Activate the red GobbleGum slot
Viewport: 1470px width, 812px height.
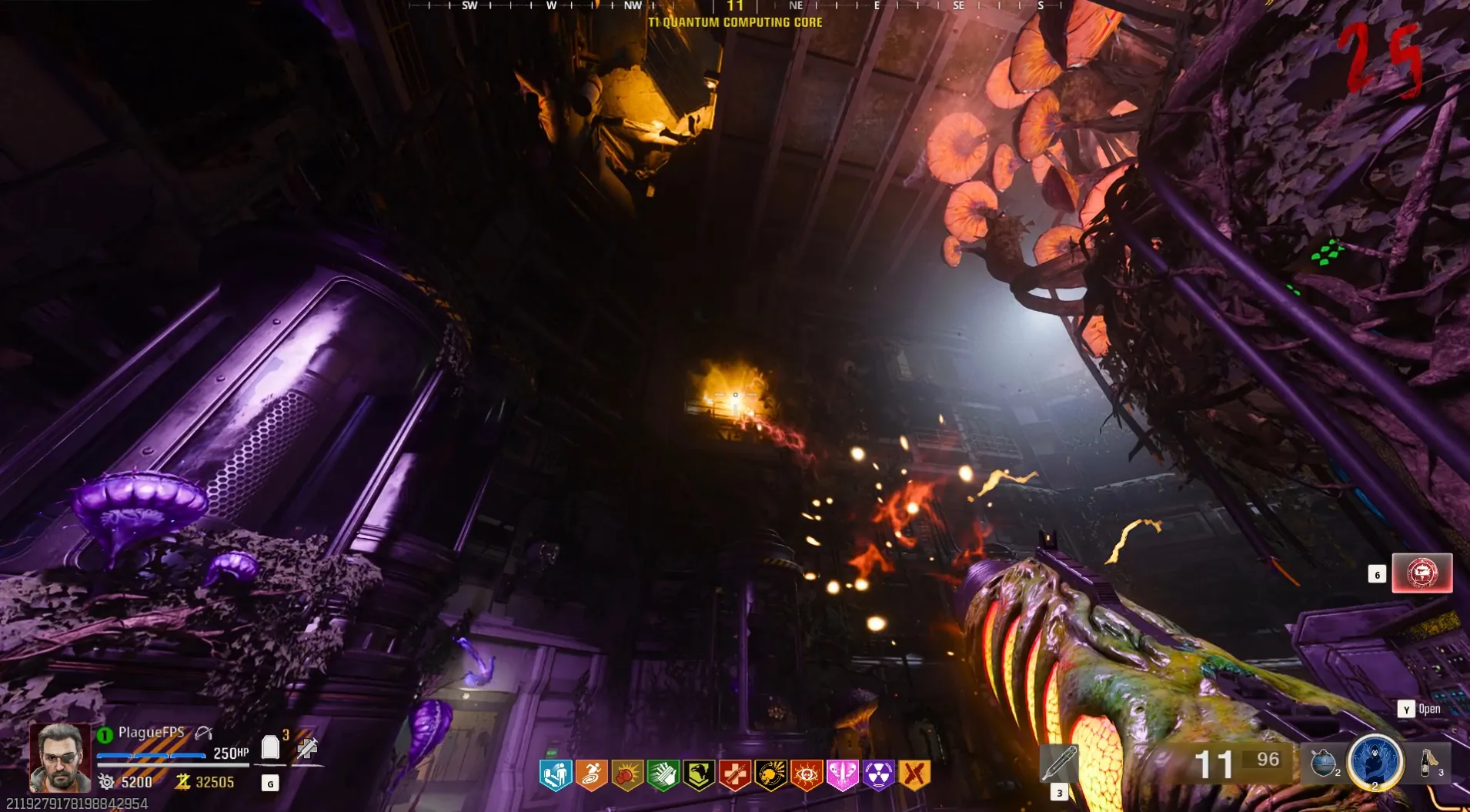[x=1422, y=573]
